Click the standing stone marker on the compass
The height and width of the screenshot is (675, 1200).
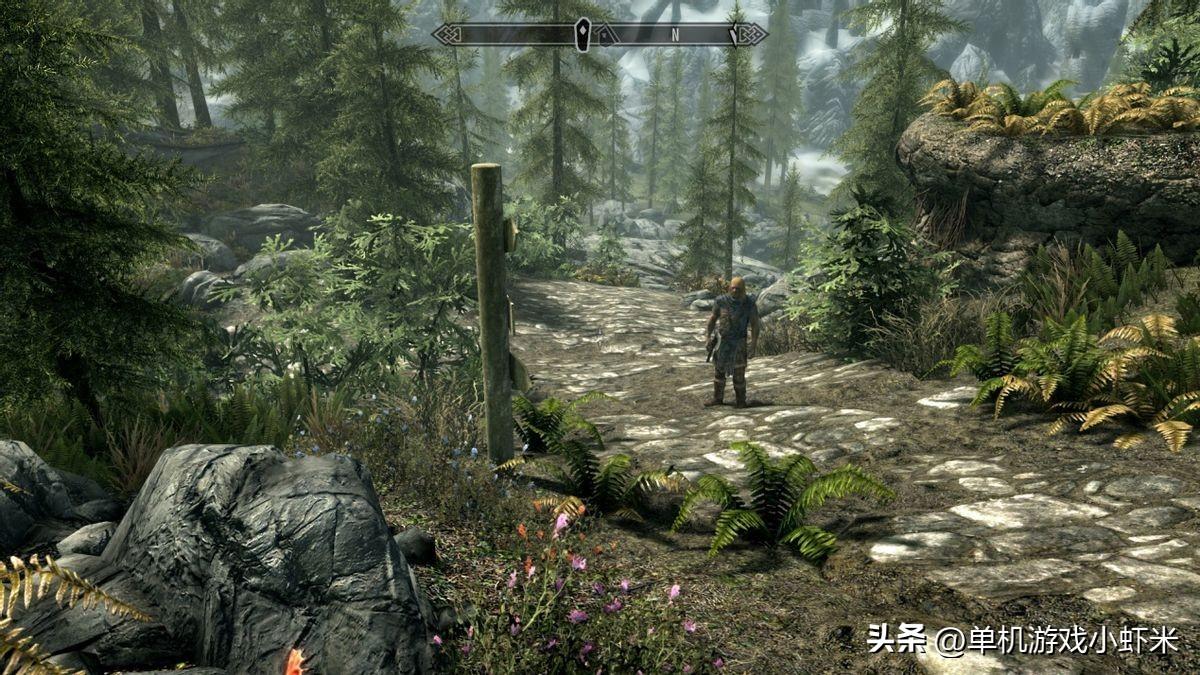pos(582,34)
